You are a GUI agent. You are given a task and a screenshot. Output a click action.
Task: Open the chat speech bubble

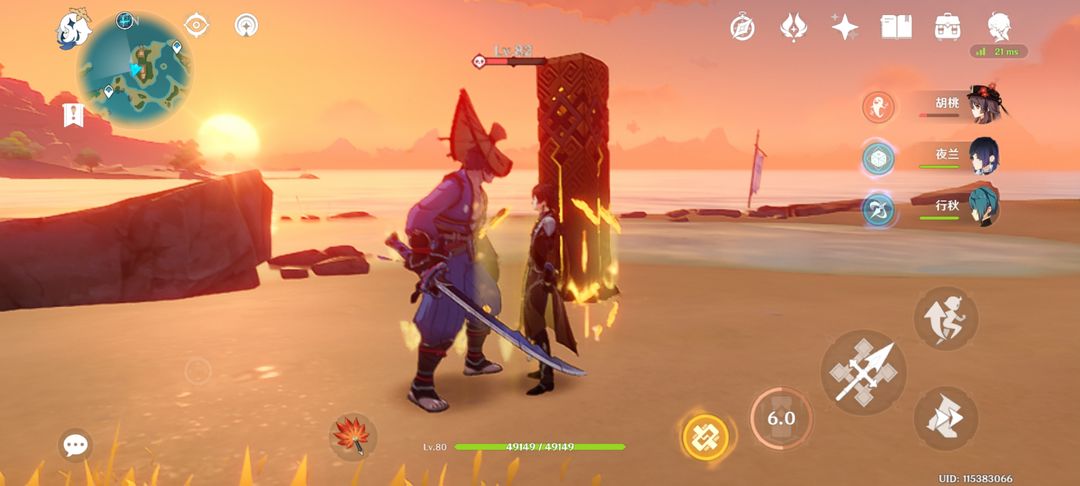(x=76, y=445)
